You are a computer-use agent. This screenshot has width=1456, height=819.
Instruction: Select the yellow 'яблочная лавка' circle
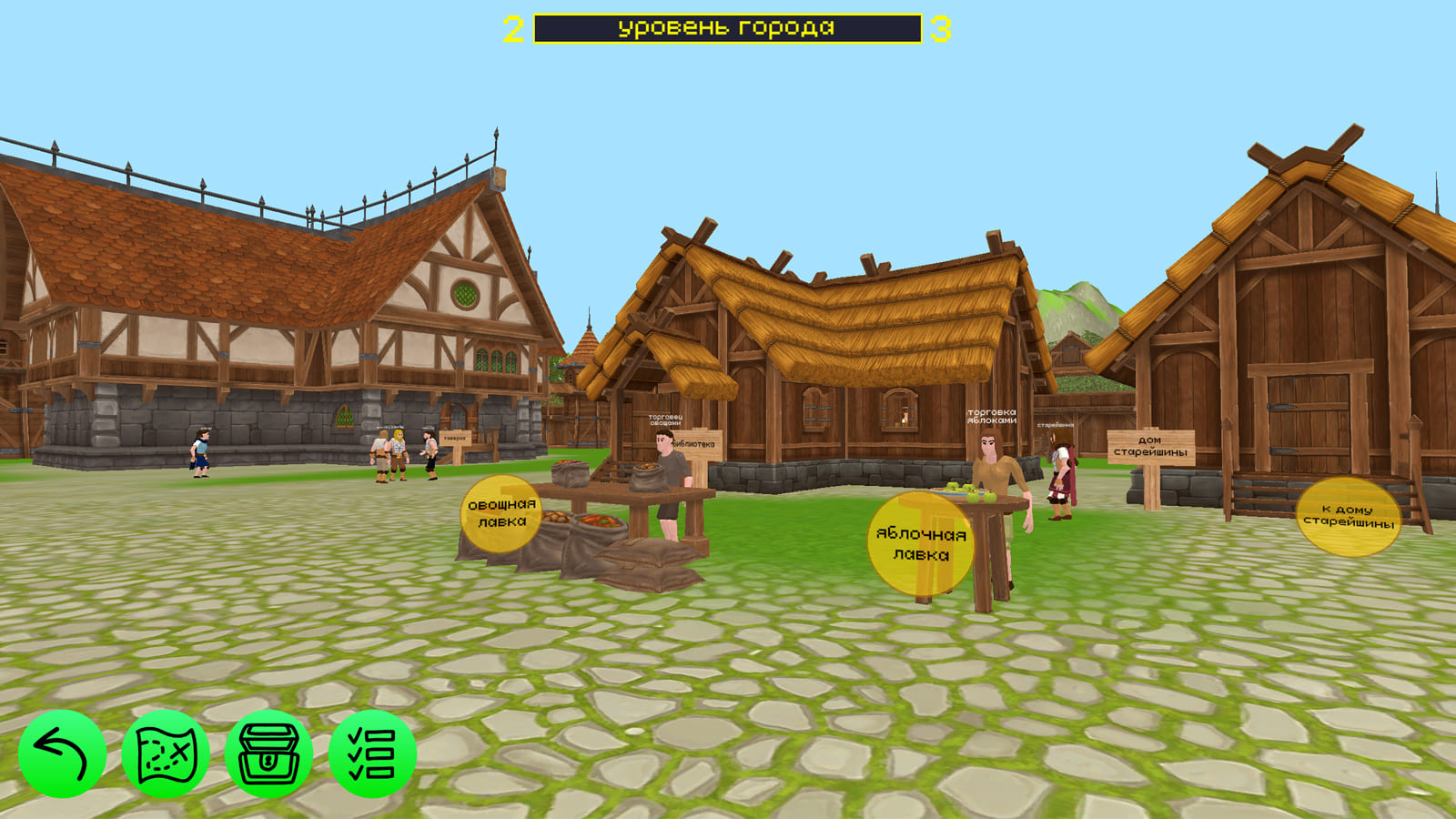pyautogui.click(x=918, y=543)
